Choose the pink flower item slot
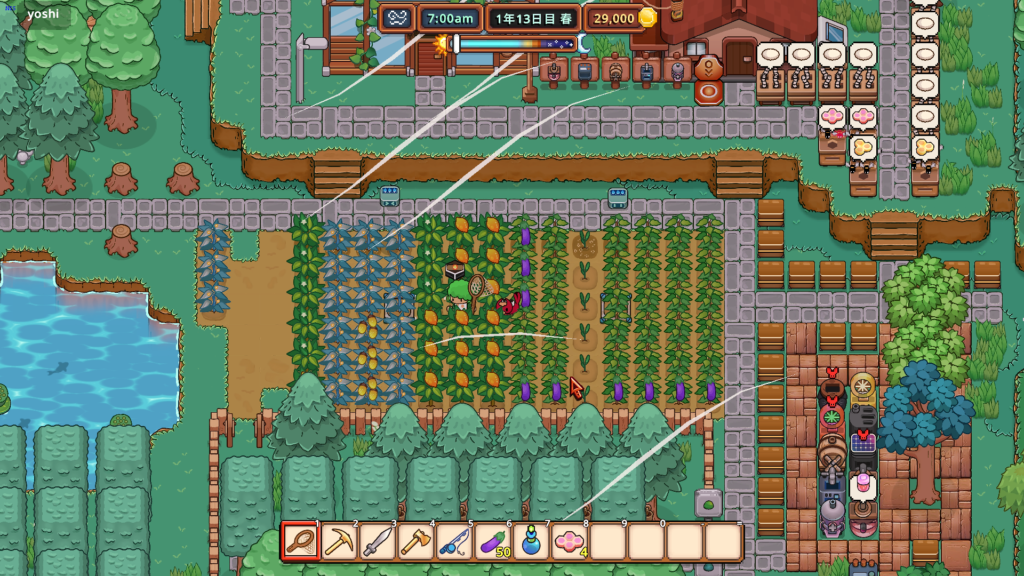Viewport: 1024px width, 576px height. tap(570, 542)
